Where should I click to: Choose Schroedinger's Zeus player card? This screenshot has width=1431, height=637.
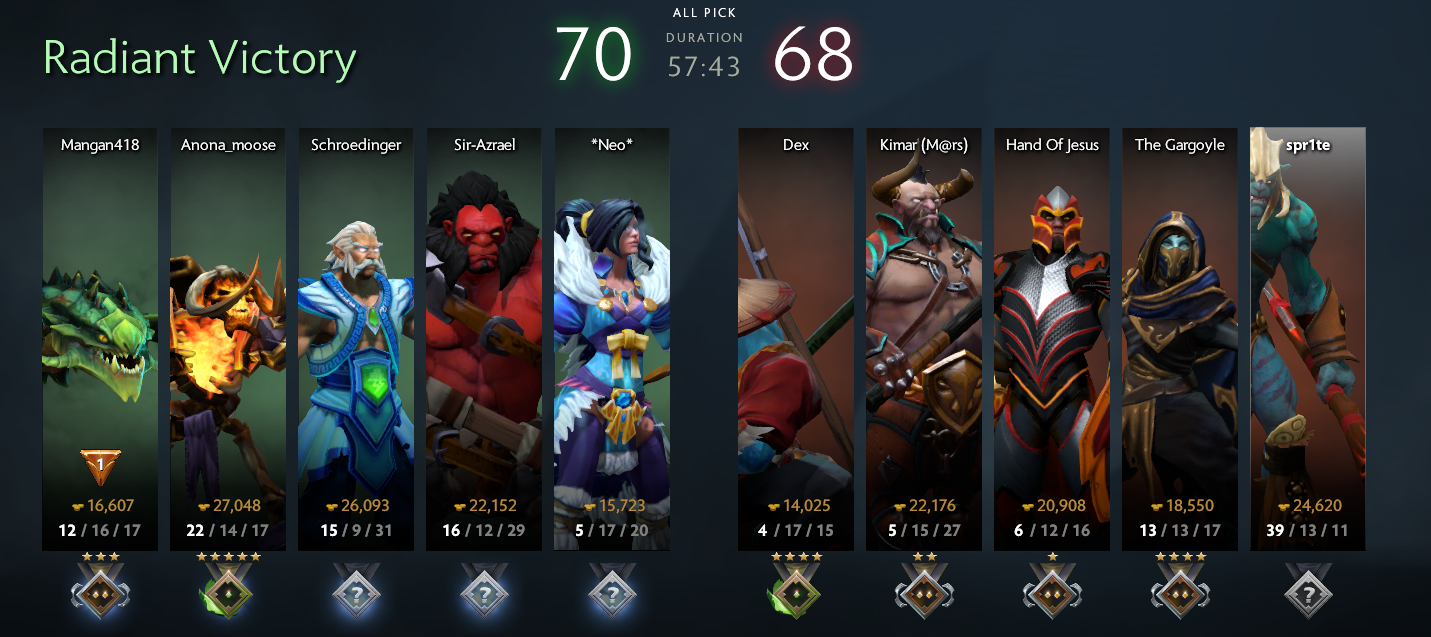click(x=355, y=338)
